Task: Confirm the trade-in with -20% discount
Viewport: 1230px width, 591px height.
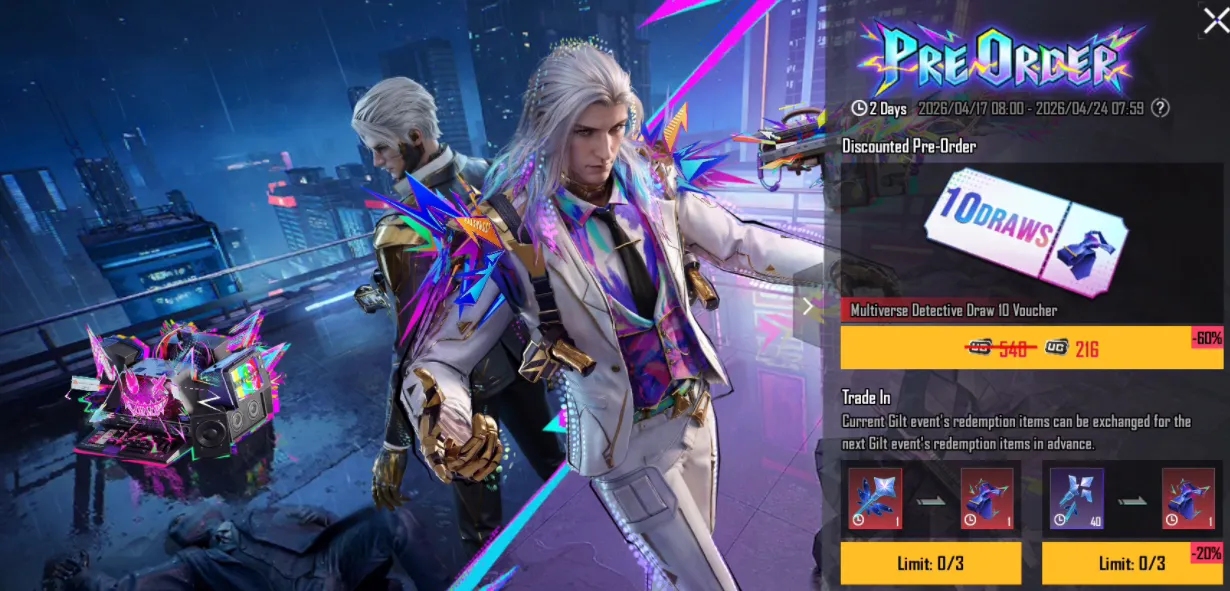Action: click(x=1131, y=563)
